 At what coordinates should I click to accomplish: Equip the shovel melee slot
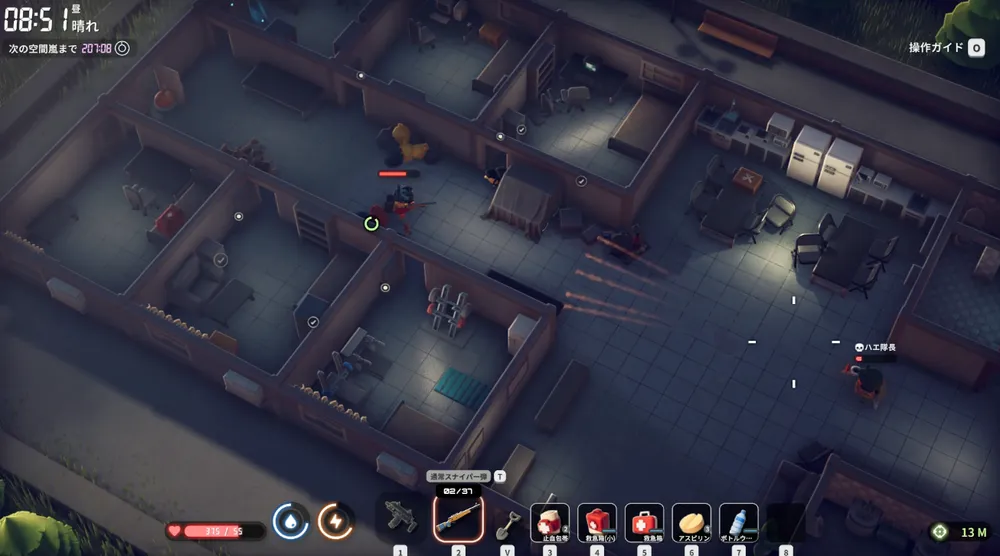[506, 521]
